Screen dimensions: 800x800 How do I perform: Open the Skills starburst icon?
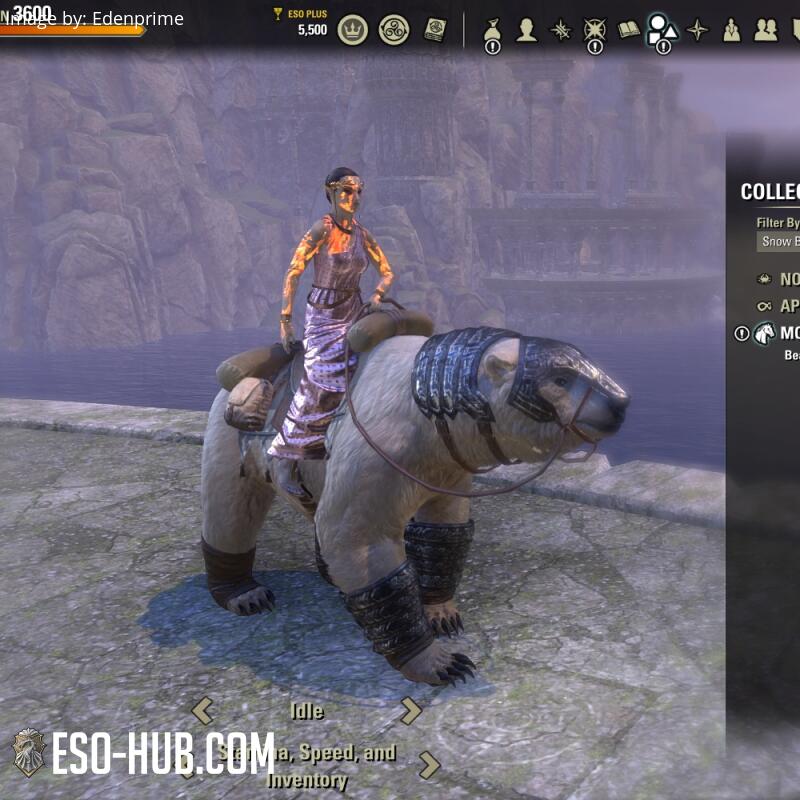(x=561, y=30)
